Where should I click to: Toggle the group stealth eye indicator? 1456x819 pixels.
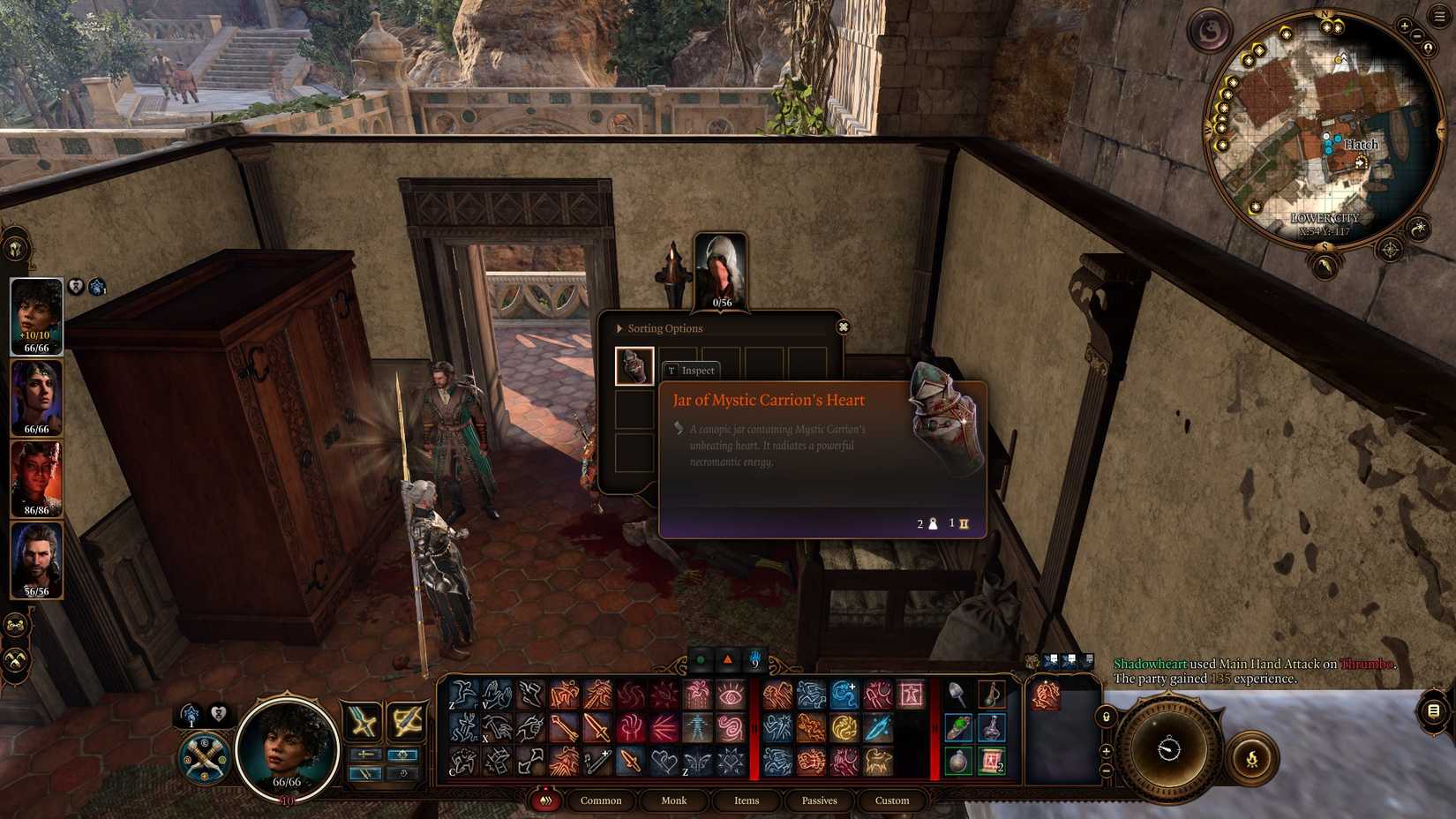(702, 660)
